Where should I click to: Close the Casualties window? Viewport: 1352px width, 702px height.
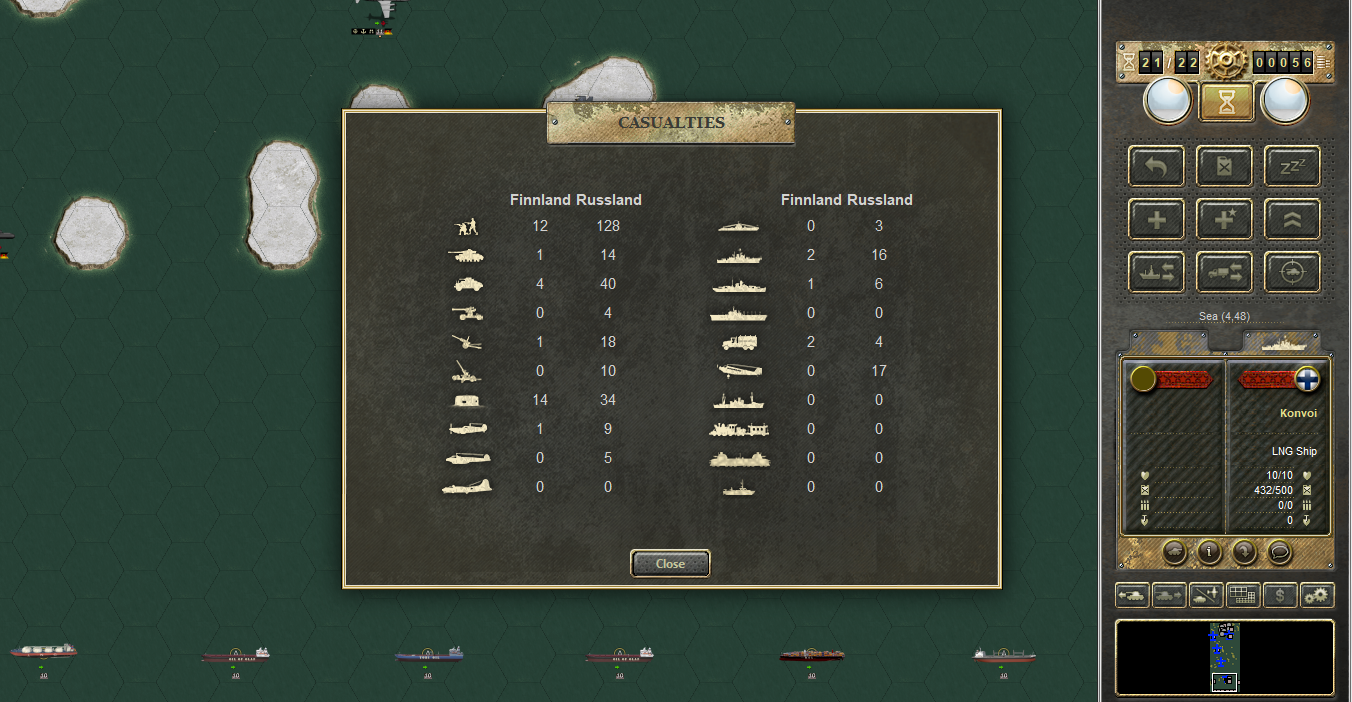(670, 563)
